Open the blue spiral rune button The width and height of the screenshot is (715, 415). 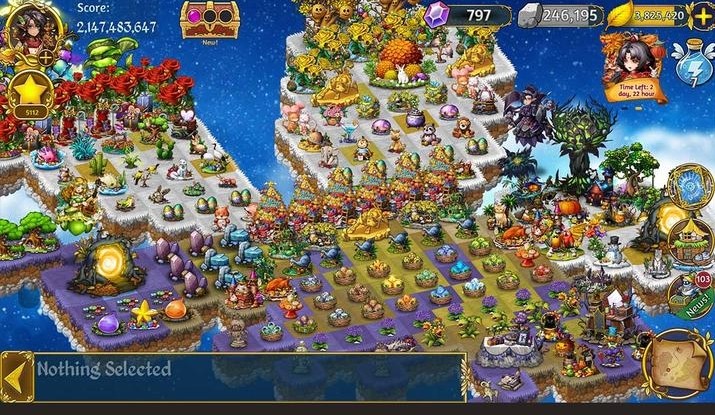coord(691,186)
